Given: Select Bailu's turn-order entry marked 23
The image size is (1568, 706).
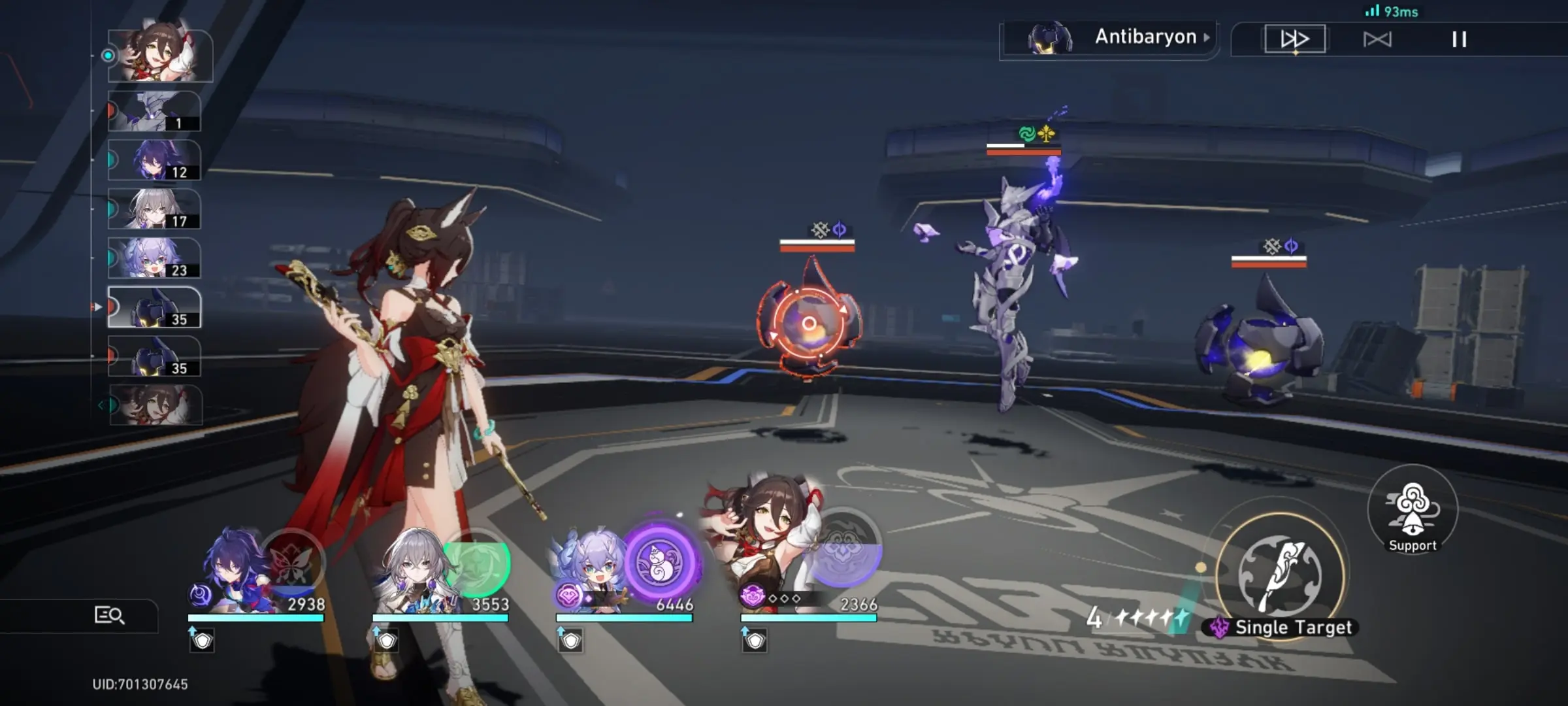Looking at the screenshot, I should 155,258.
